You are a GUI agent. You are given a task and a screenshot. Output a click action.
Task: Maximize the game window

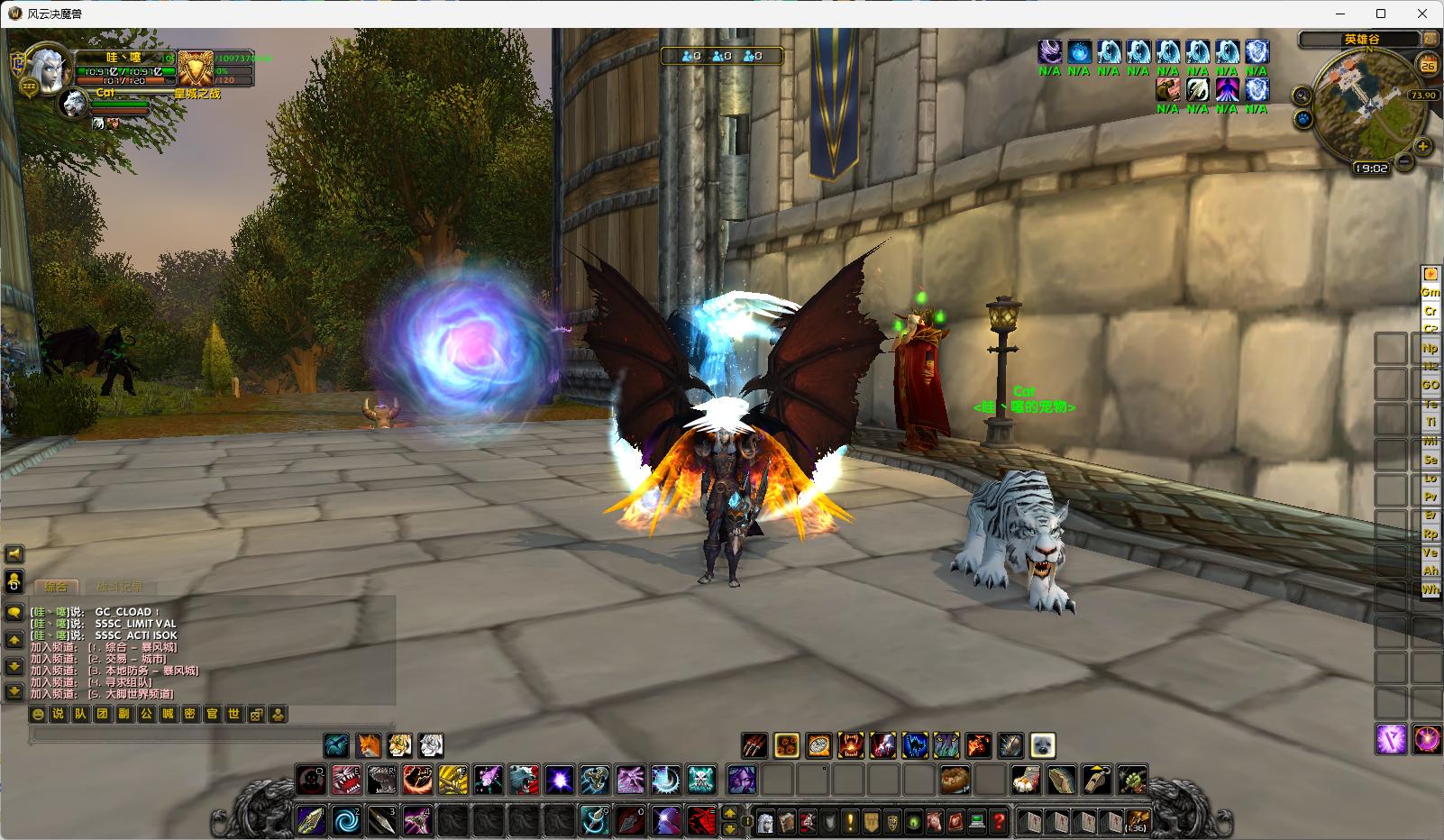(x=1381, y=14)
